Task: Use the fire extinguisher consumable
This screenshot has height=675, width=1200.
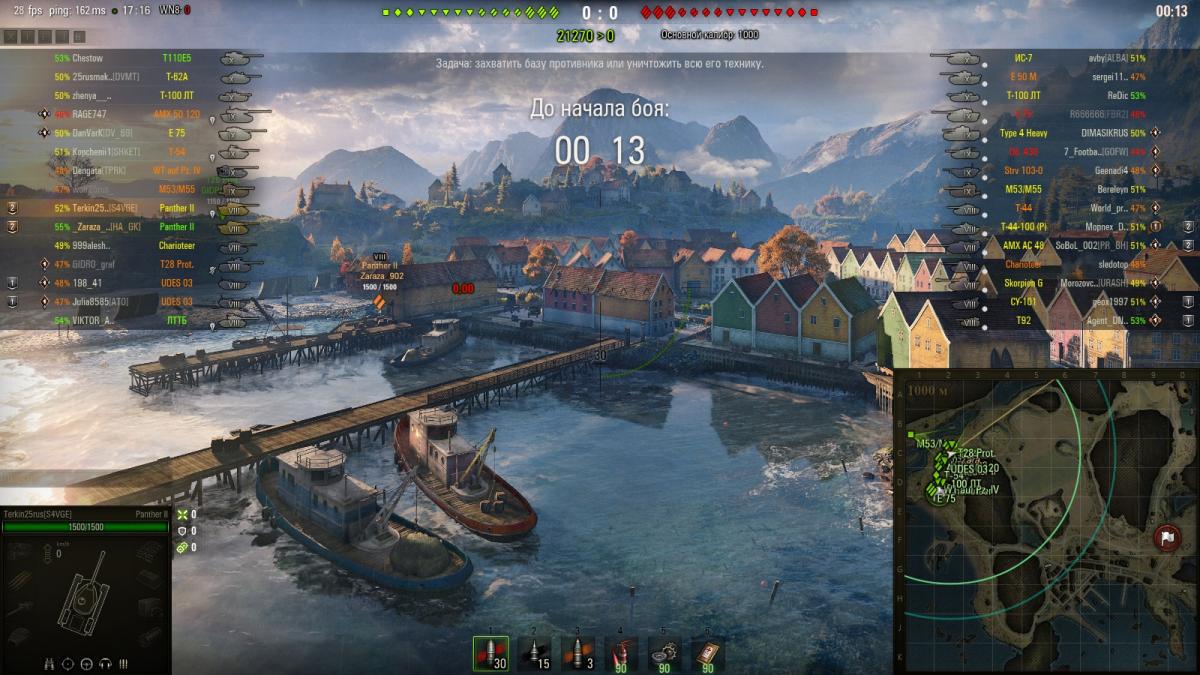Action: (621, 653)
